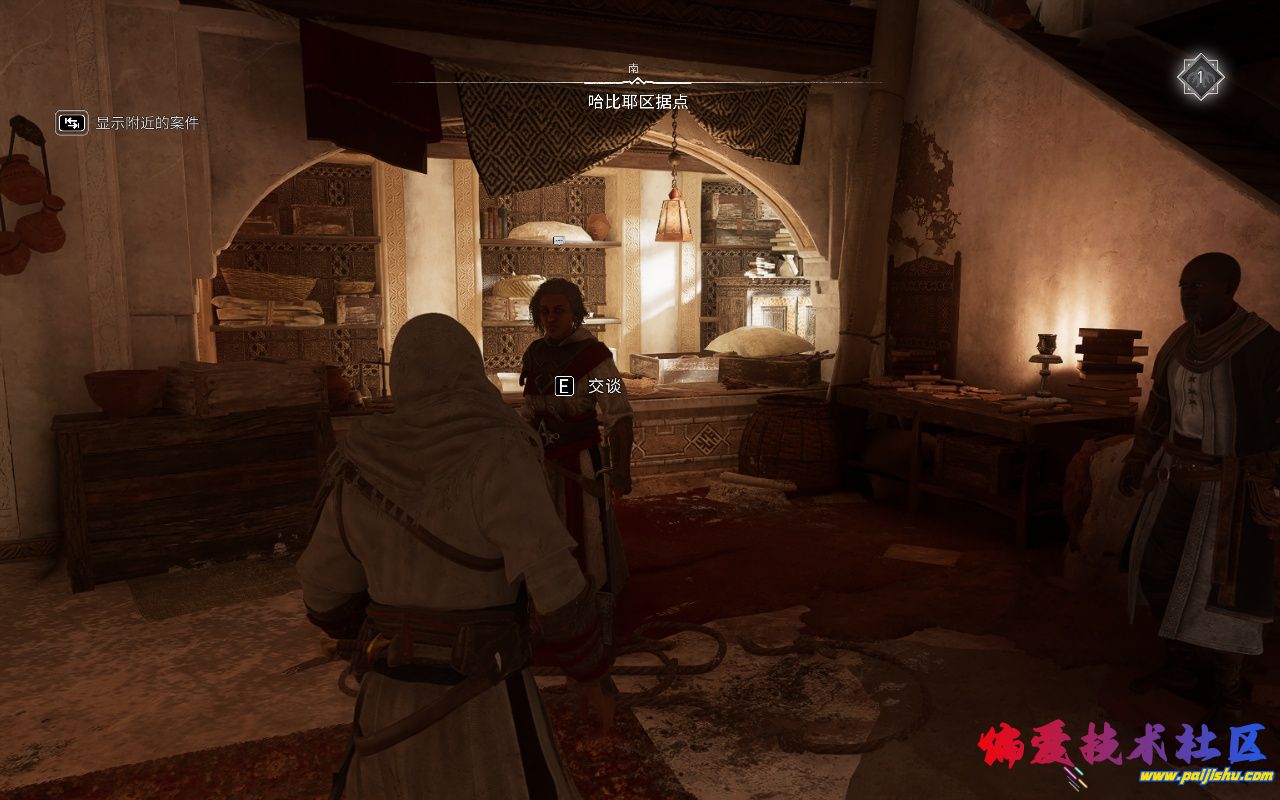This screenshot has width=1280, height=800.
Task: Select the compass bar's south direction marker
Action: coord(634,68)
